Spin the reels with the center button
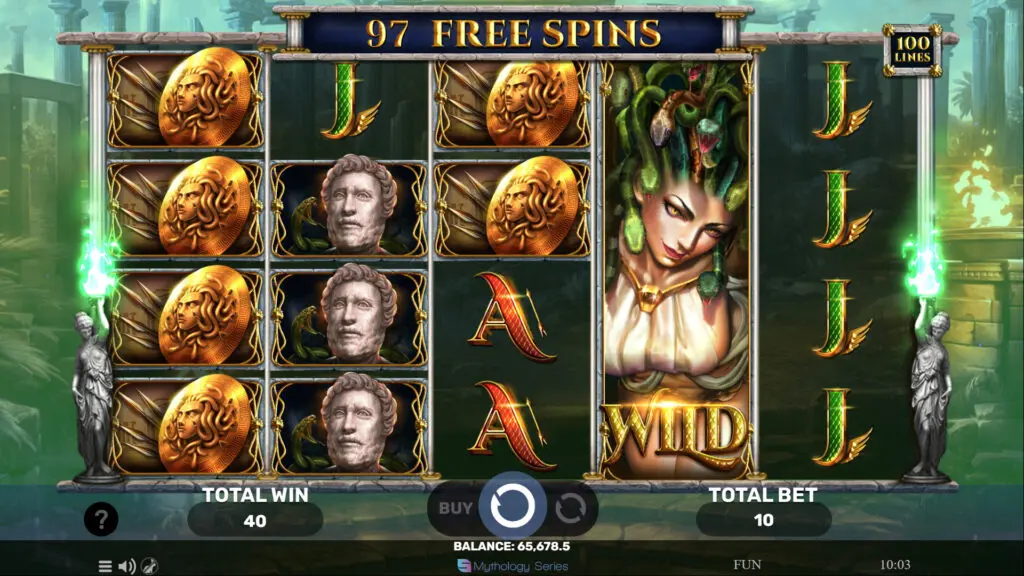 pos(512,506)
